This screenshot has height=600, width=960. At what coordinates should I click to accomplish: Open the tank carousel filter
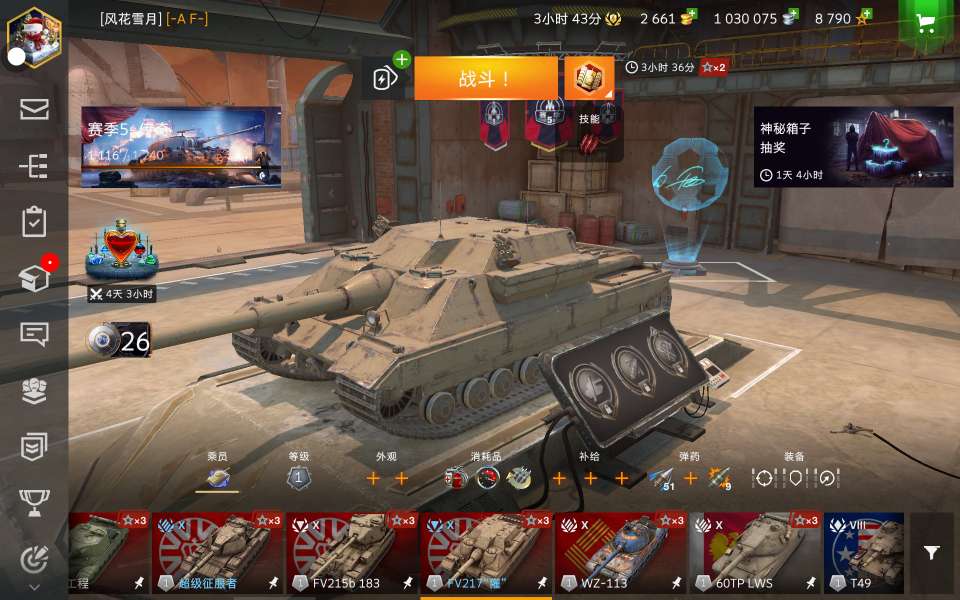932,553
